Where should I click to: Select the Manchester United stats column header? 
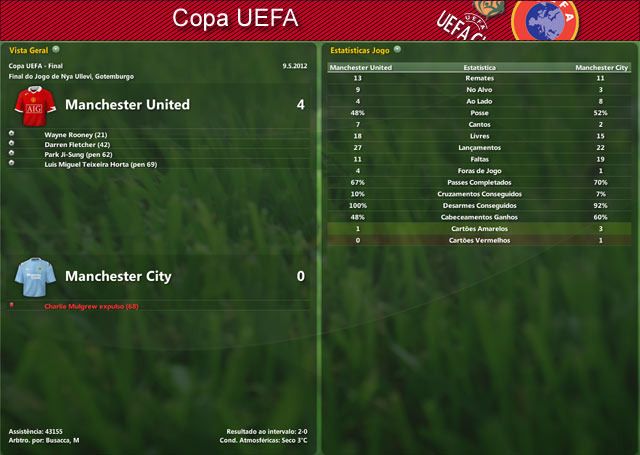[x=361, y=68]
